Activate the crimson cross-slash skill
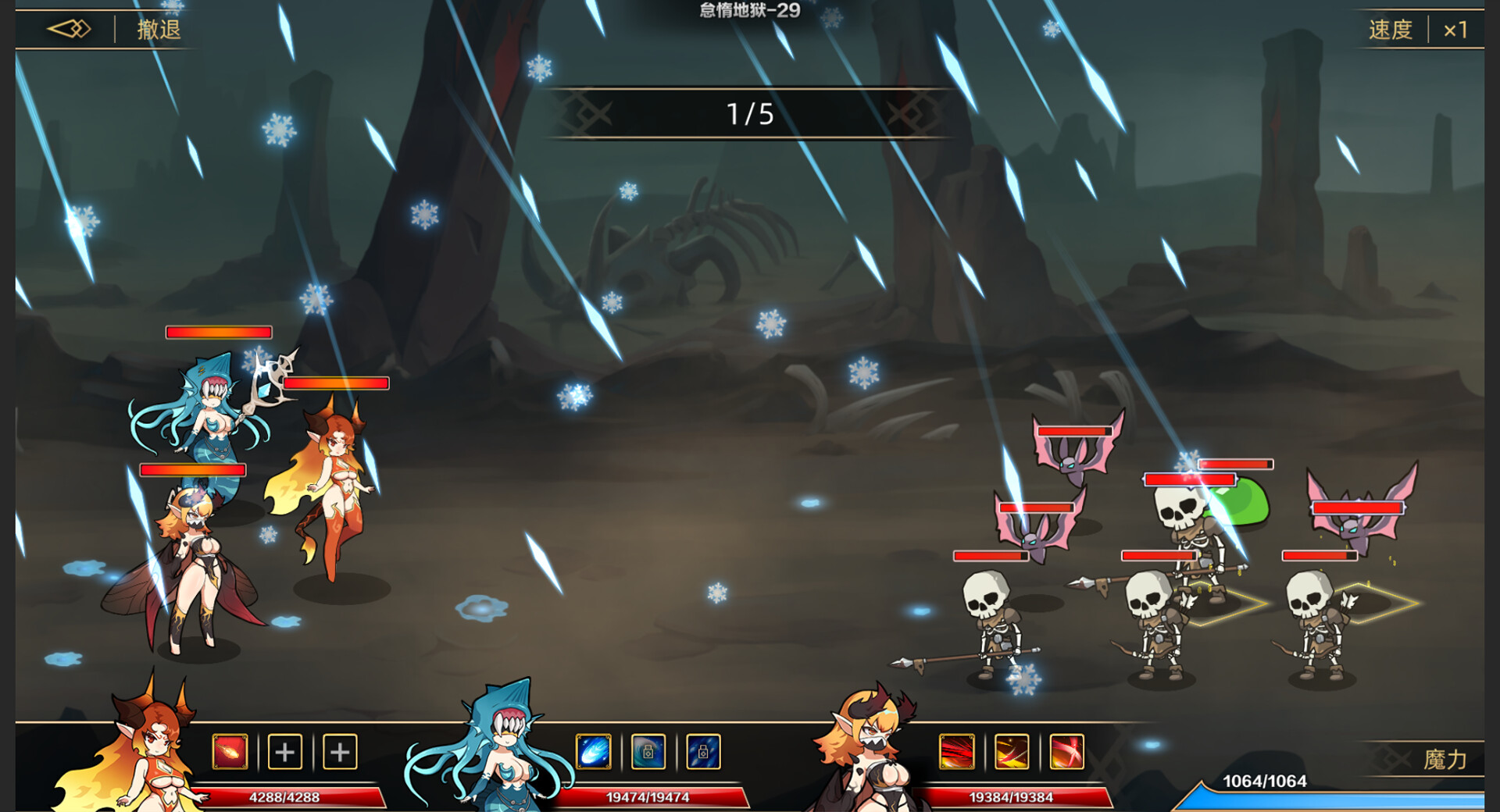Viewport: 1500px width, 812px height. click(1068, 752)
